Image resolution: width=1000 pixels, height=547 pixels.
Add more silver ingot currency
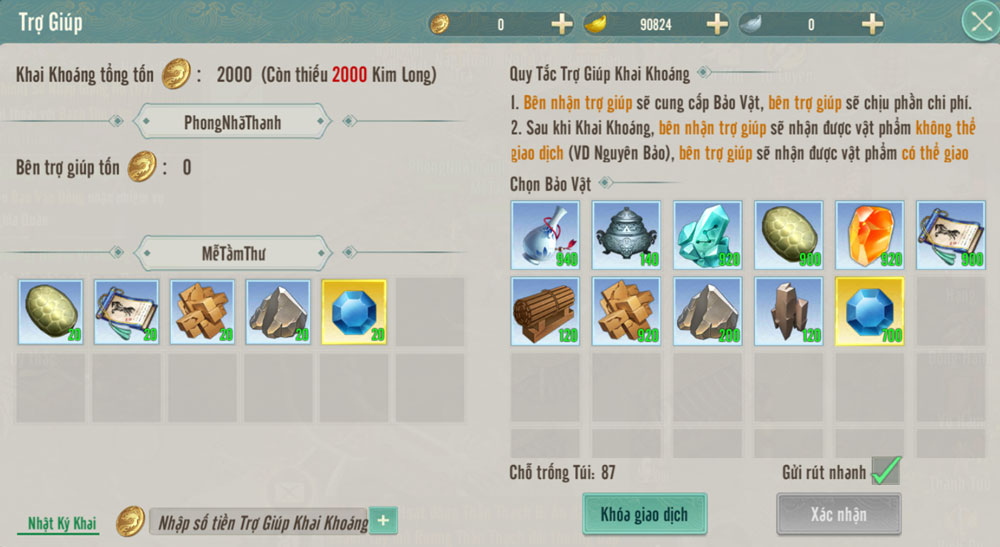(872, 24)
